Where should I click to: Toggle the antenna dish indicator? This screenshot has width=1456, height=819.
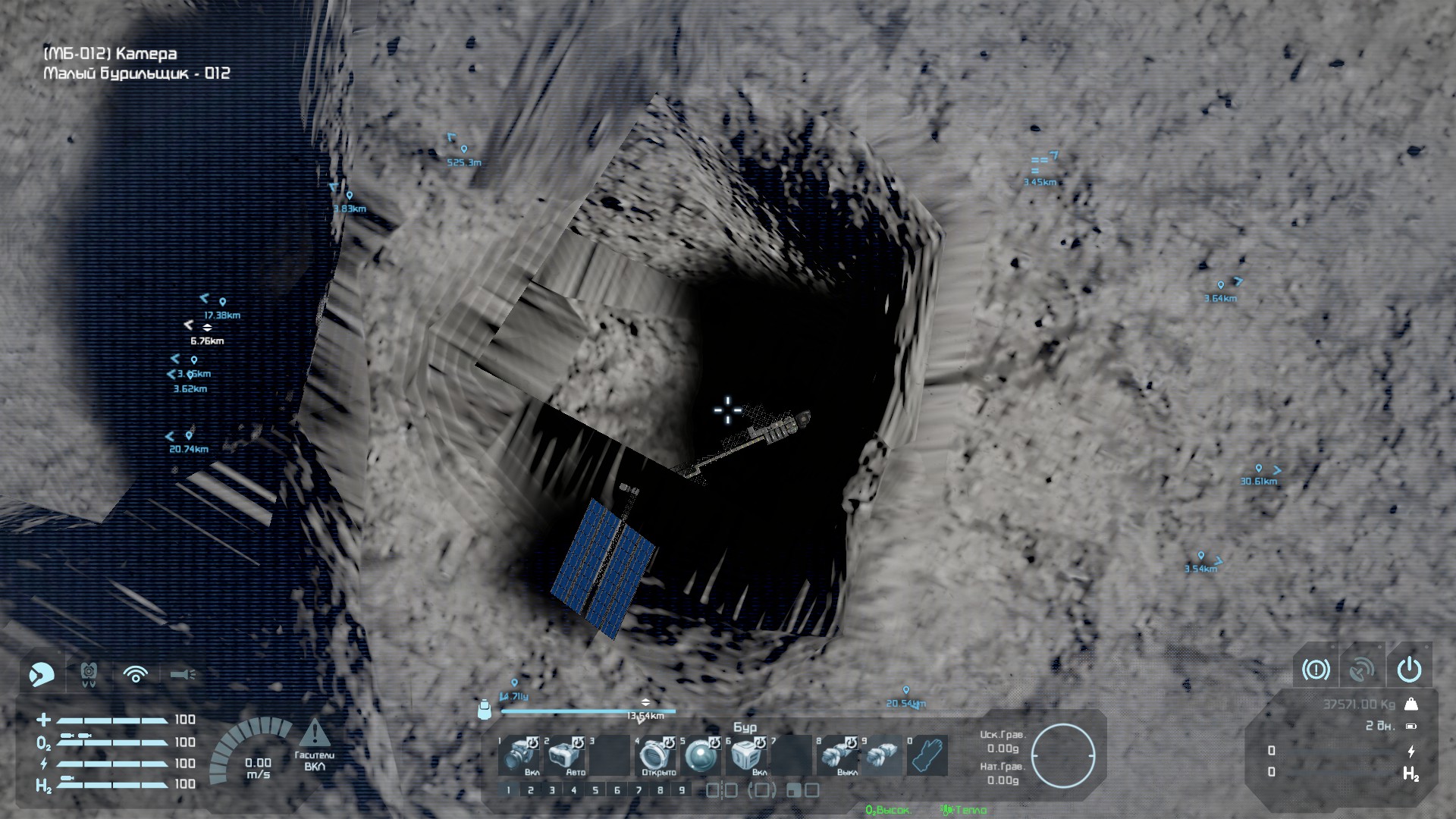click(1362, 670)
